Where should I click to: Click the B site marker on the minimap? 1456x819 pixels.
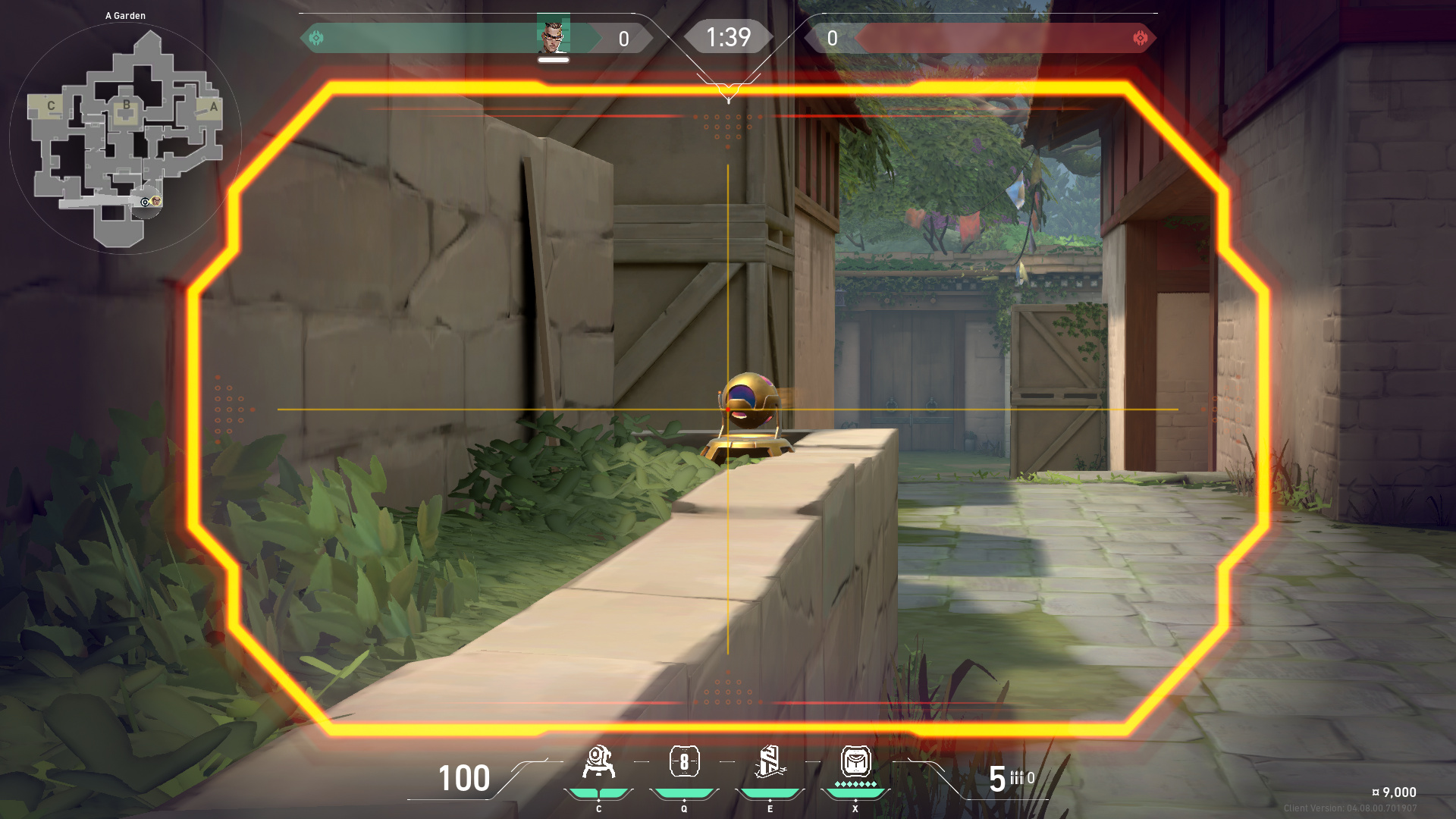(126, 105)
